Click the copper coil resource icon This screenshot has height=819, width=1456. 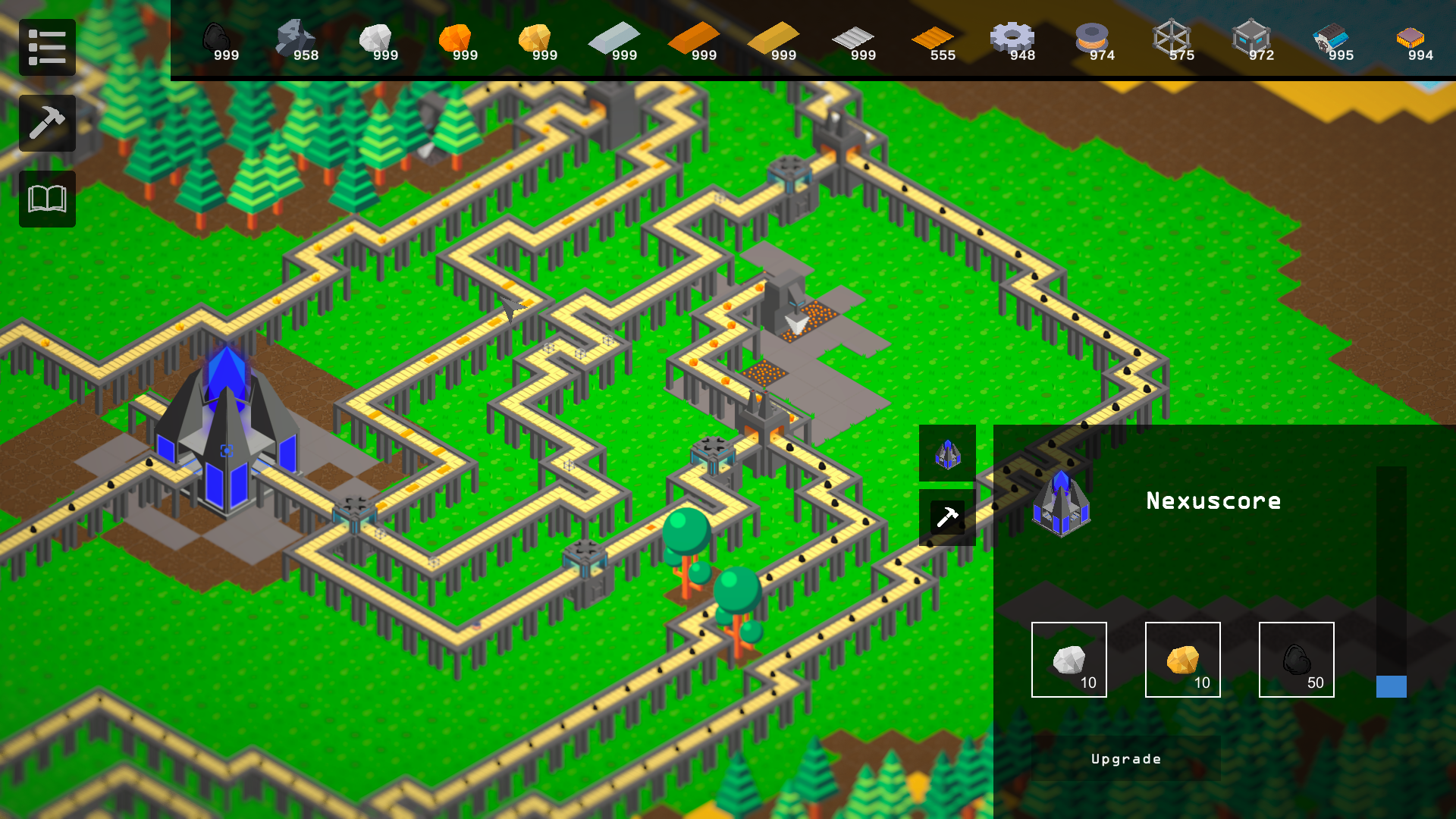[x=1092, y=39]
